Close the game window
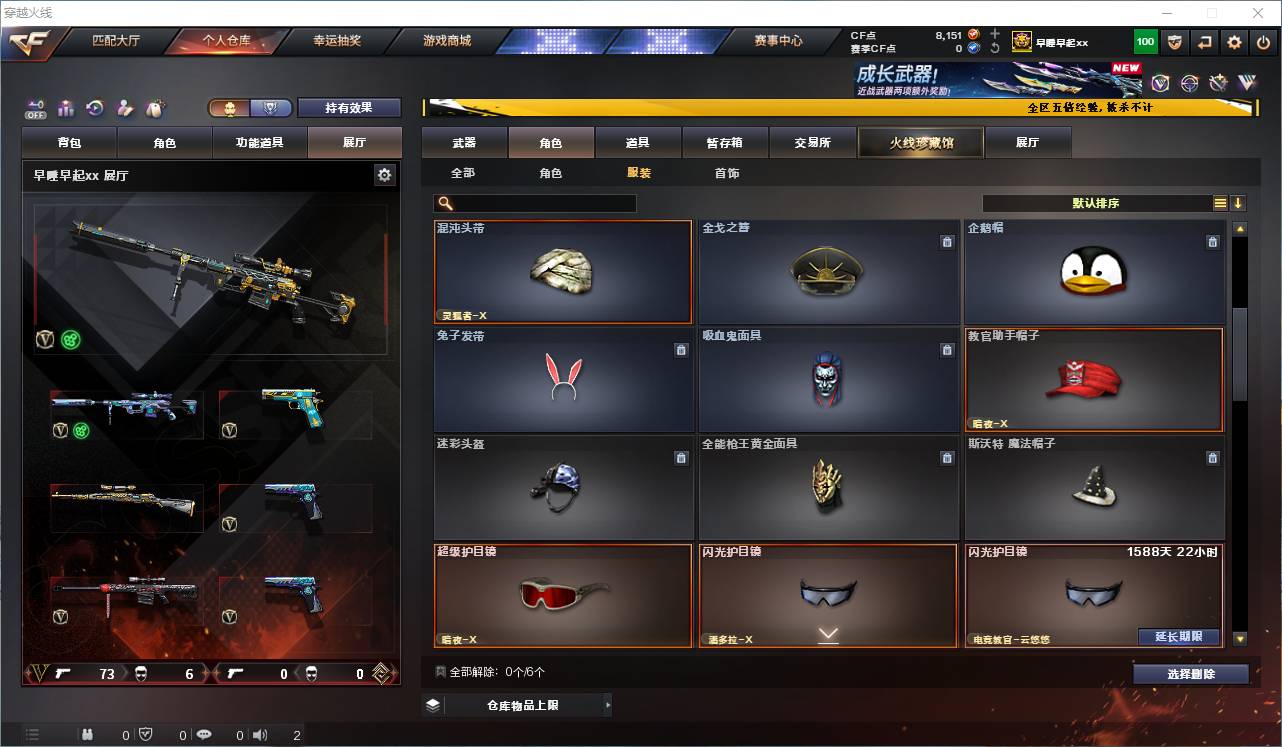This screenshot has height=747, width=1282. point(1259,13)
